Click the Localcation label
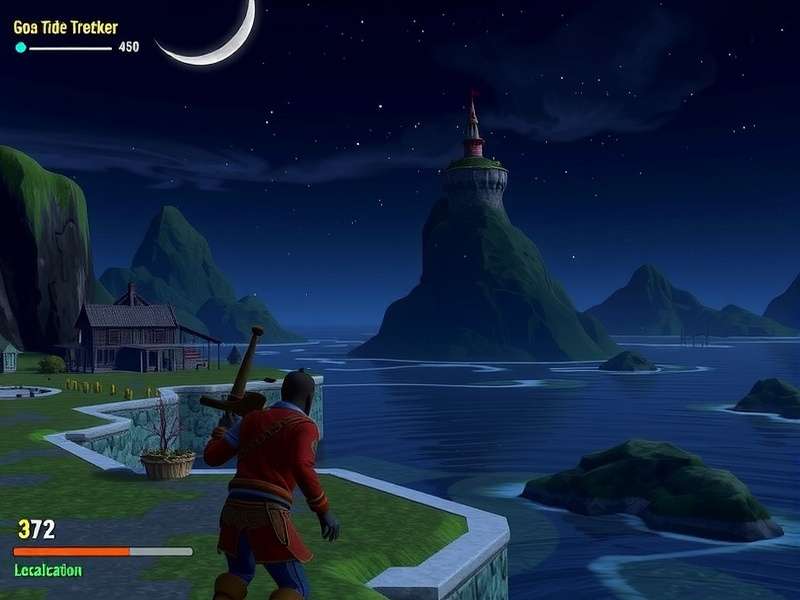Image resolution: width=800 pixels, height=600 pixels. (x=48, y=570)
